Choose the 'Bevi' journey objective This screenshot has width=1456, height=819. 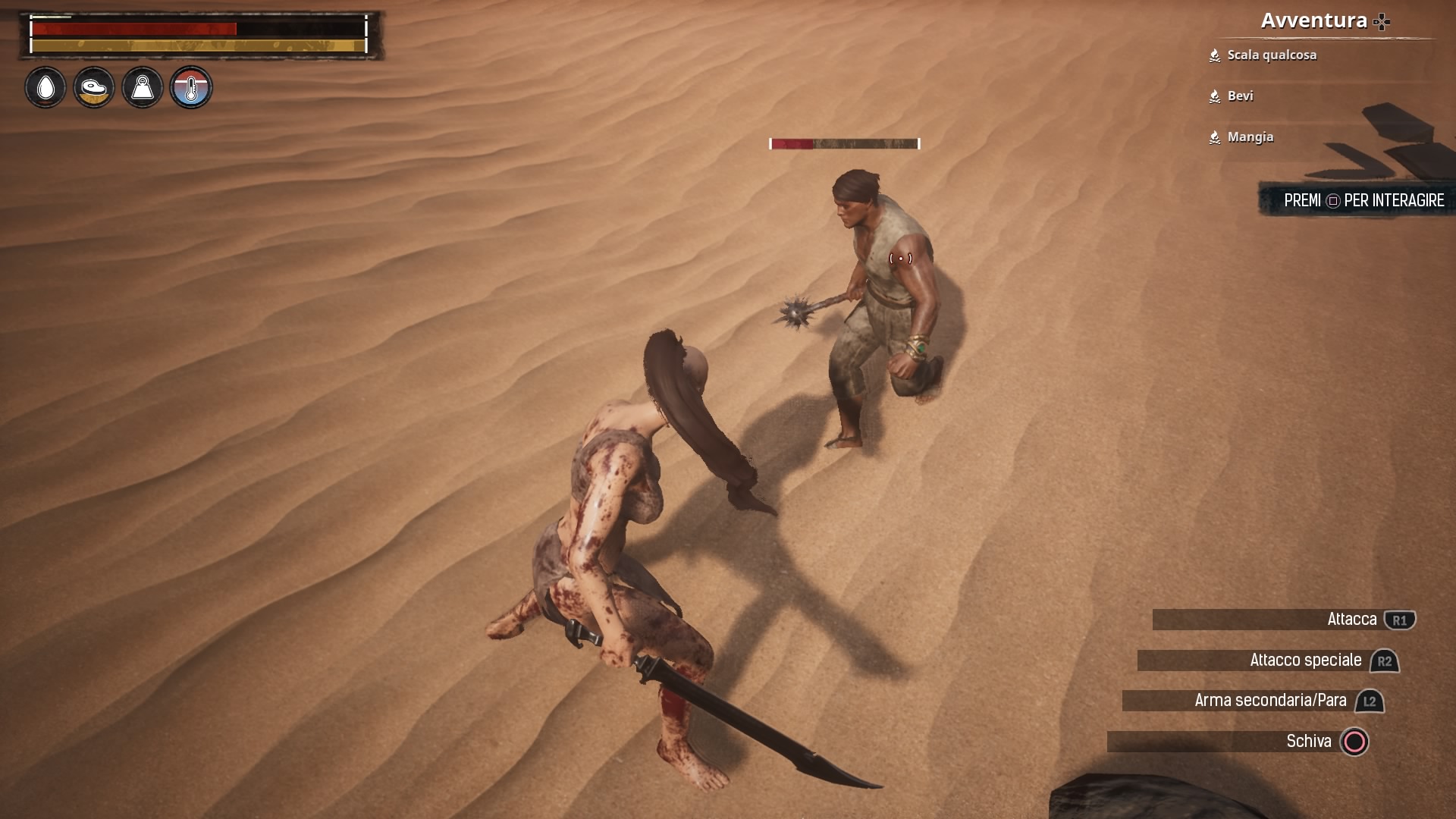tap(1240, 96)
